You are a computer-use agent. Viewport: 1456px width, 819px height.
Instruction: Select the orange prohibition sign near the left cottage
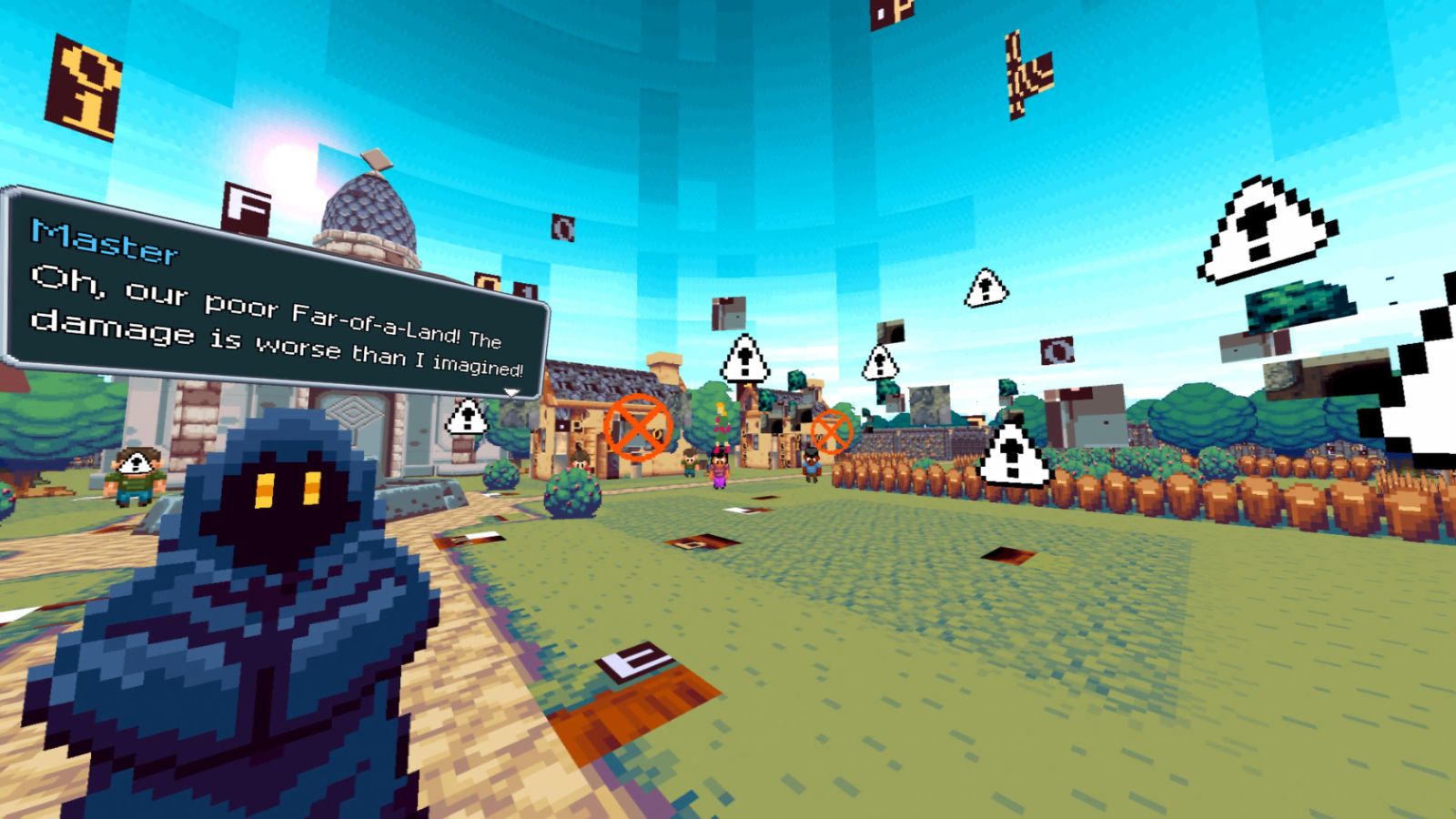(637, 428)
